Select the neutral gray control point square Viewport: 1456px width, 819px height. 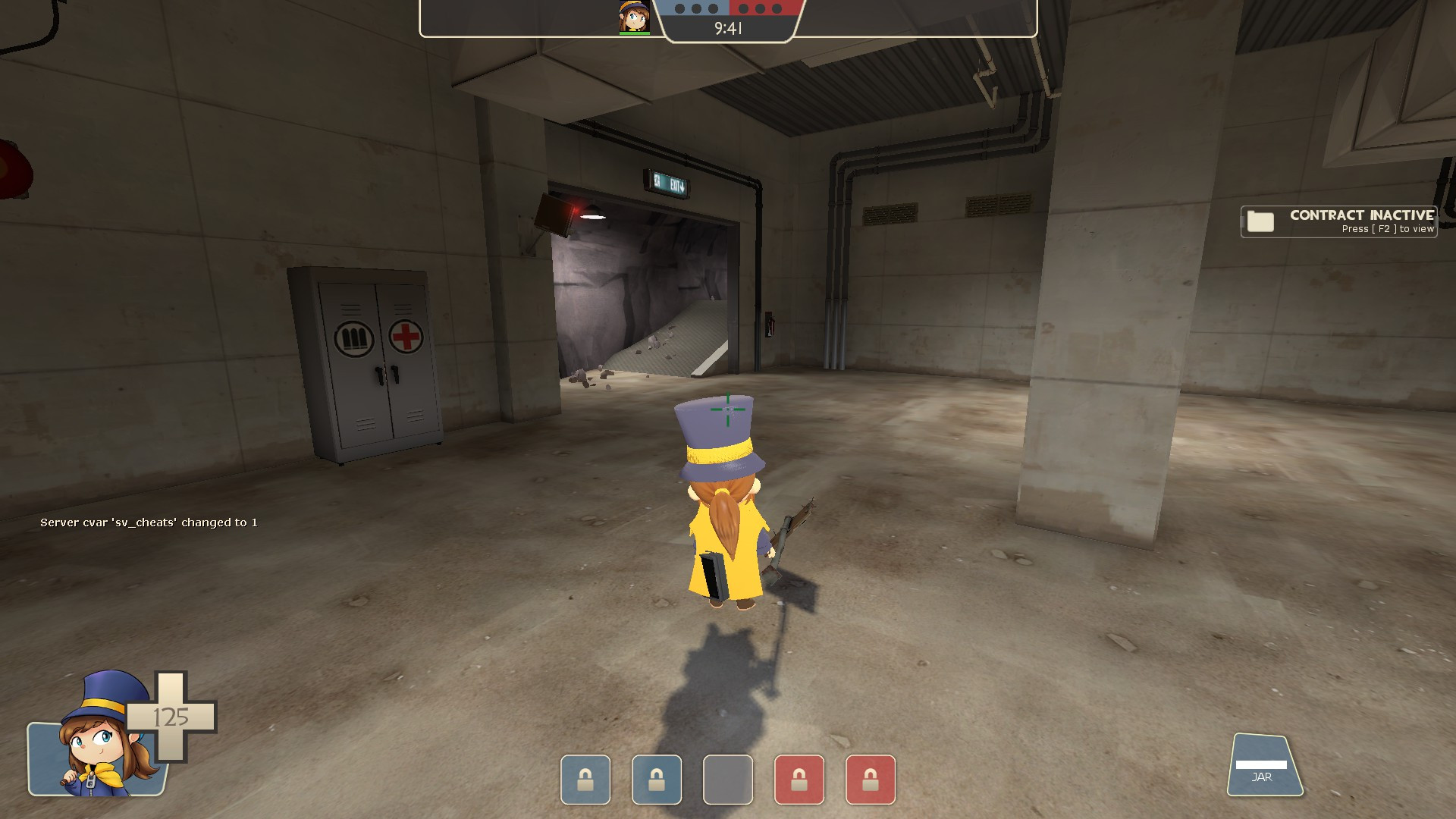coord(728,780)
